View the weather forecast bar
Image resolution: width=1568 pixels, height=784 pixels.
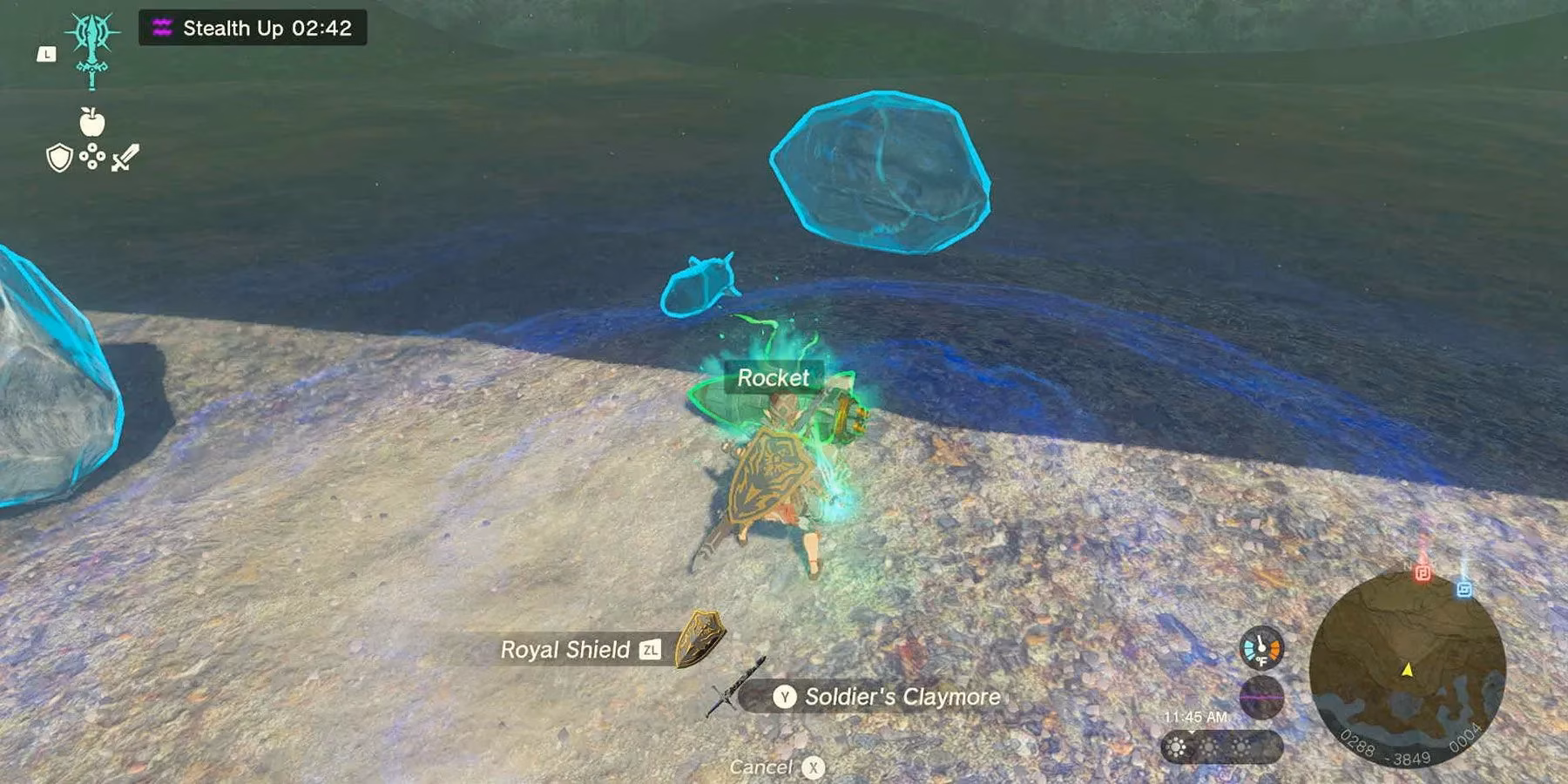pyautogui.click(x=1221, y=747)
